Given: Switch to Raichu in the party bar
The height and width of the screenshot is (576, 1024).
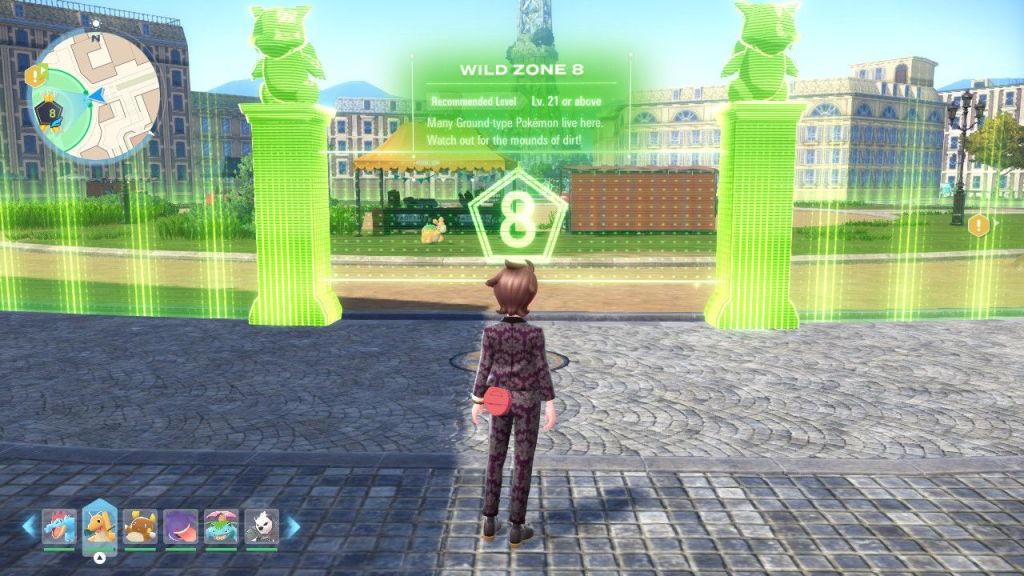Looking at the screenshot, I should point(139,526).
